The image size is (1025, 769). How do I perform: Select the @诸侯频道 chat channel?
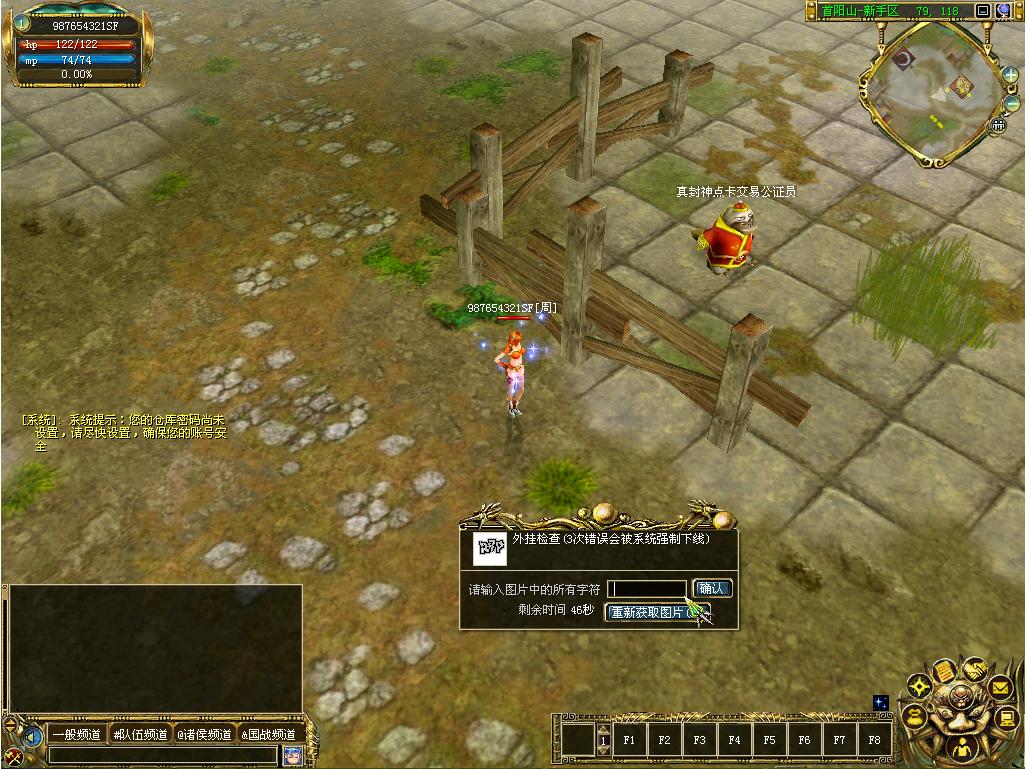tap(204, 734)
